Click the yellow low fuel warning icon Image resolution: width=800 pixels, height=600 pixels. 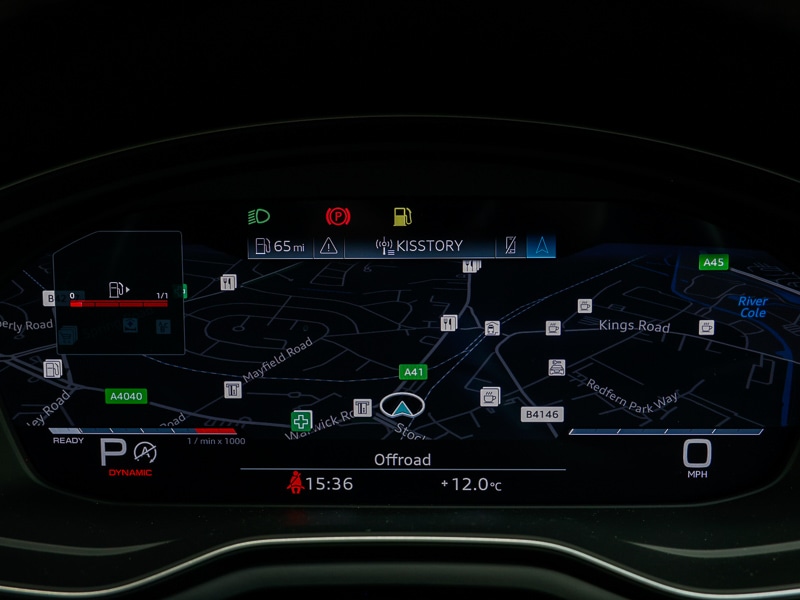(402, 216)
